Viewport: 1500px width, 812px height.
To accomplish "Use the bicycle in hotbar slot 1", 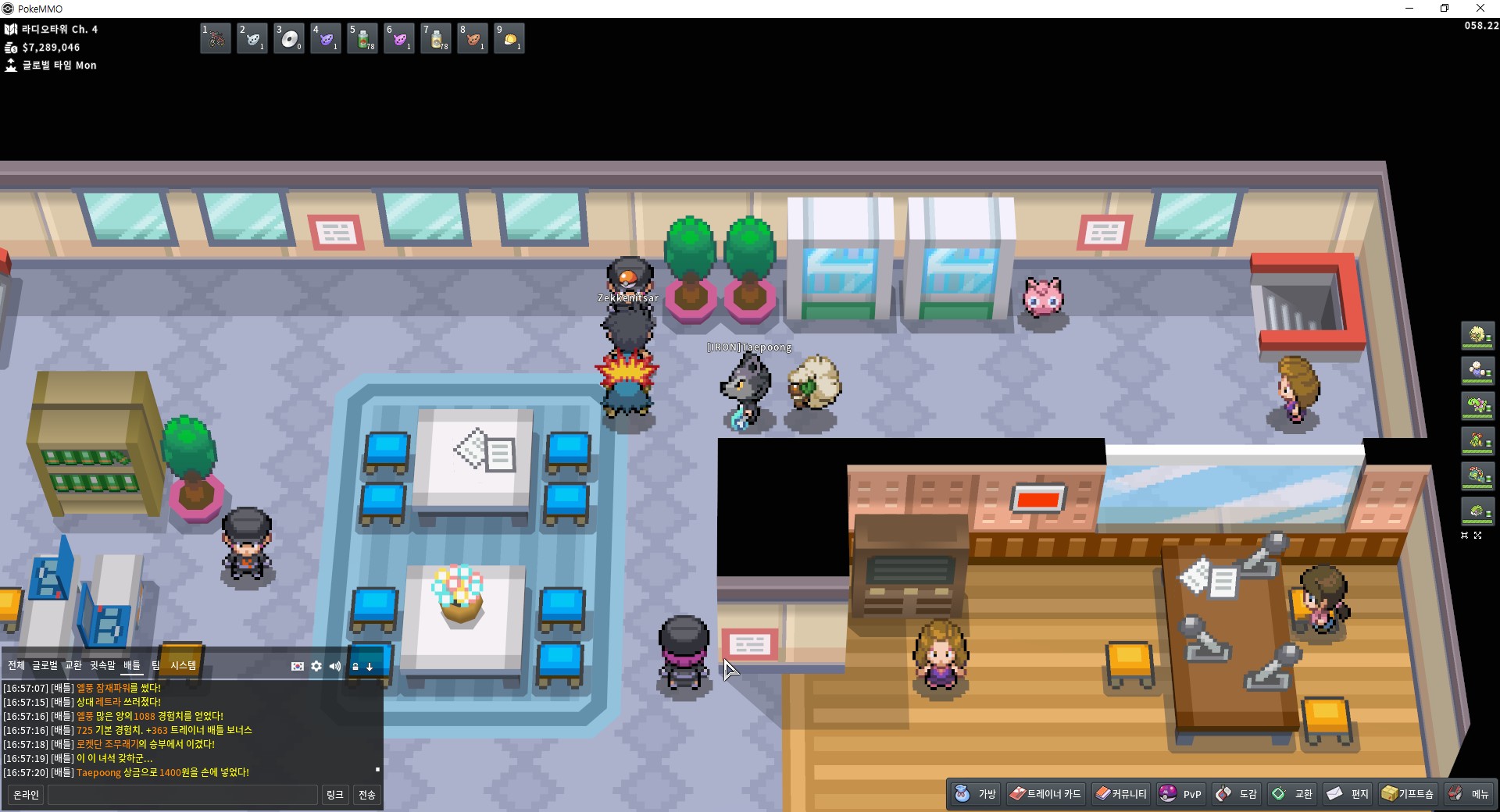I will point(216,38).
